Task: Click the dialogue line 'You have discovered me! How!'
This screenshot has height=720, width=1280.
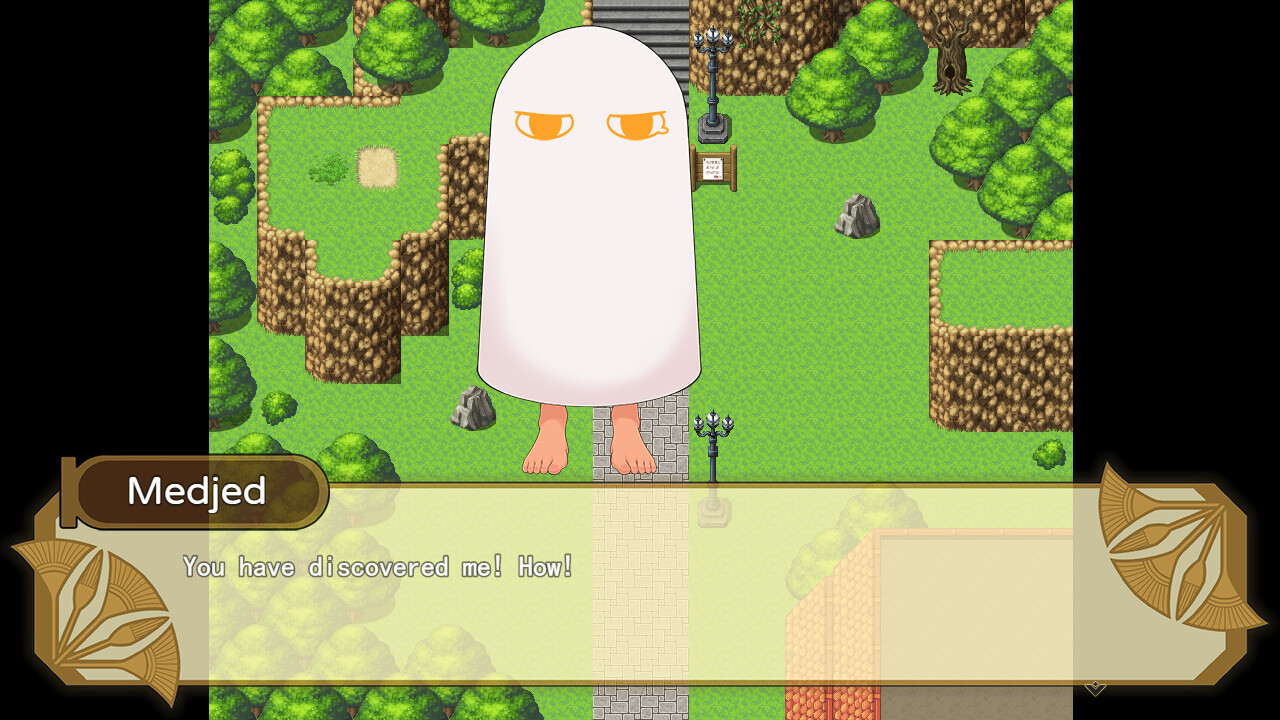Action: pyautogui.click(x=377, y=566)
